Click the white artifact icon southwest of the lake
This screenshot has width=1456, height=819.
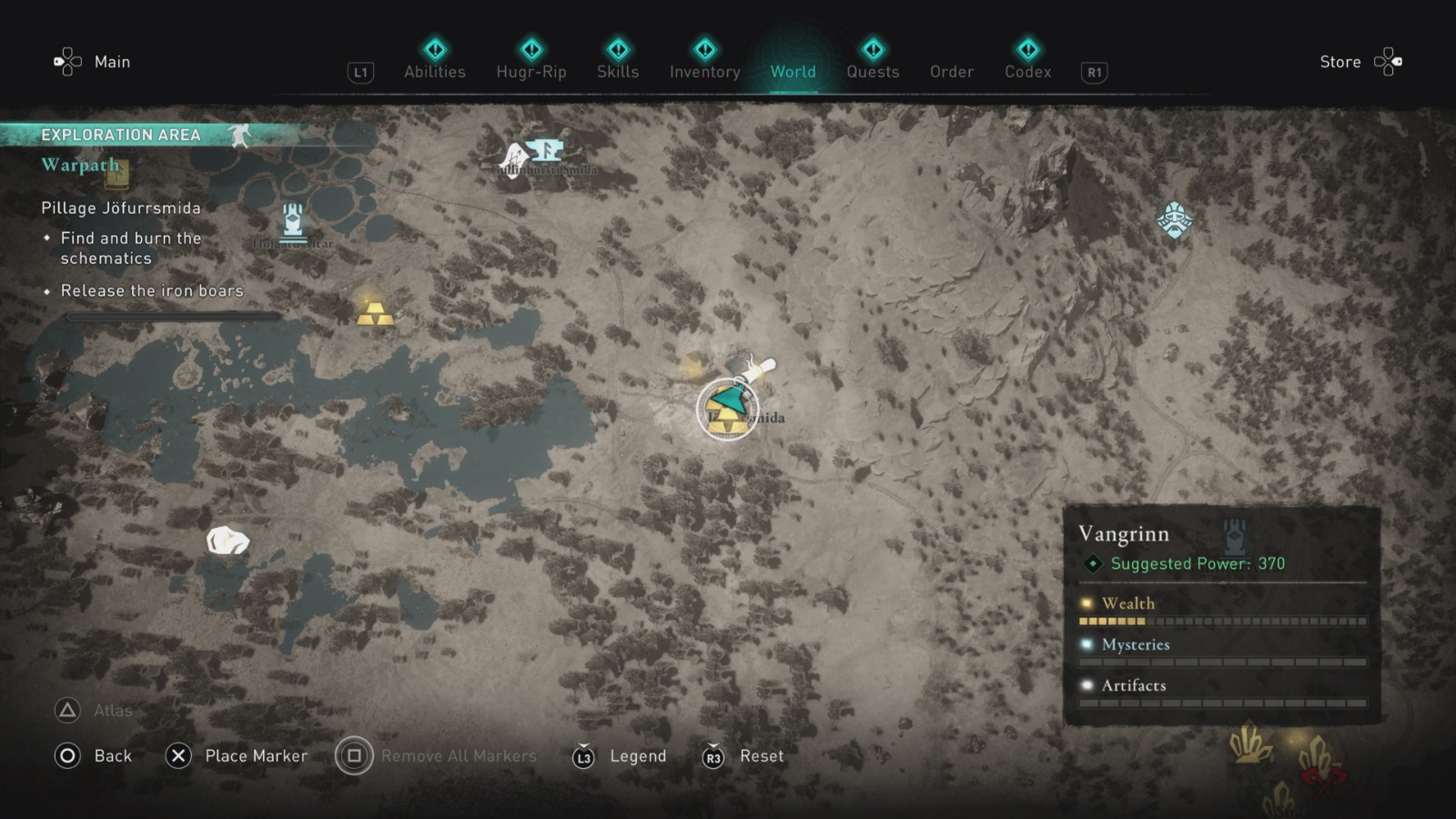(226, 541)
